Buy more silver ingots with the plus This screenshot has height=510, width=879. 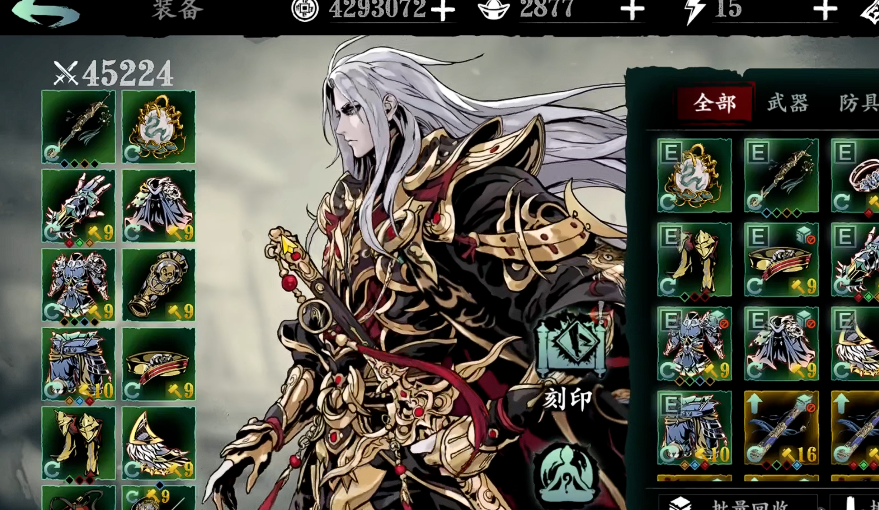coord(632,11)
